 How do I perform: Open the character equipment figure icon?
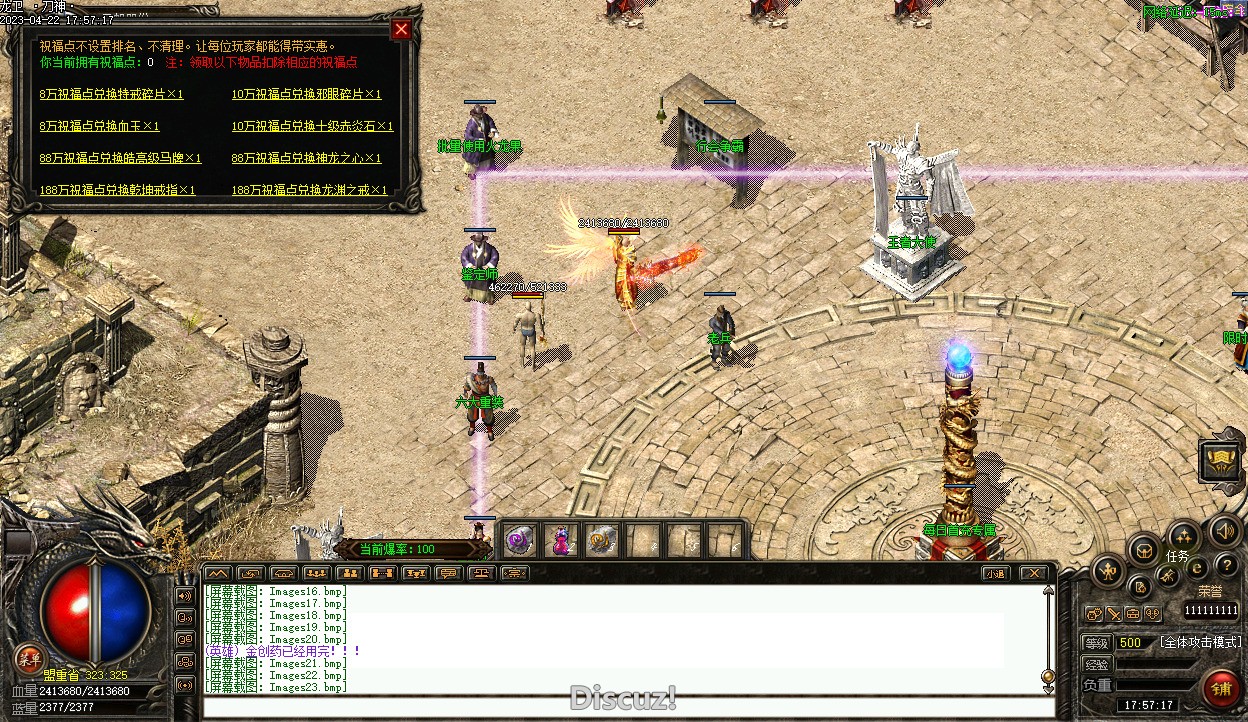[1108, 572]
